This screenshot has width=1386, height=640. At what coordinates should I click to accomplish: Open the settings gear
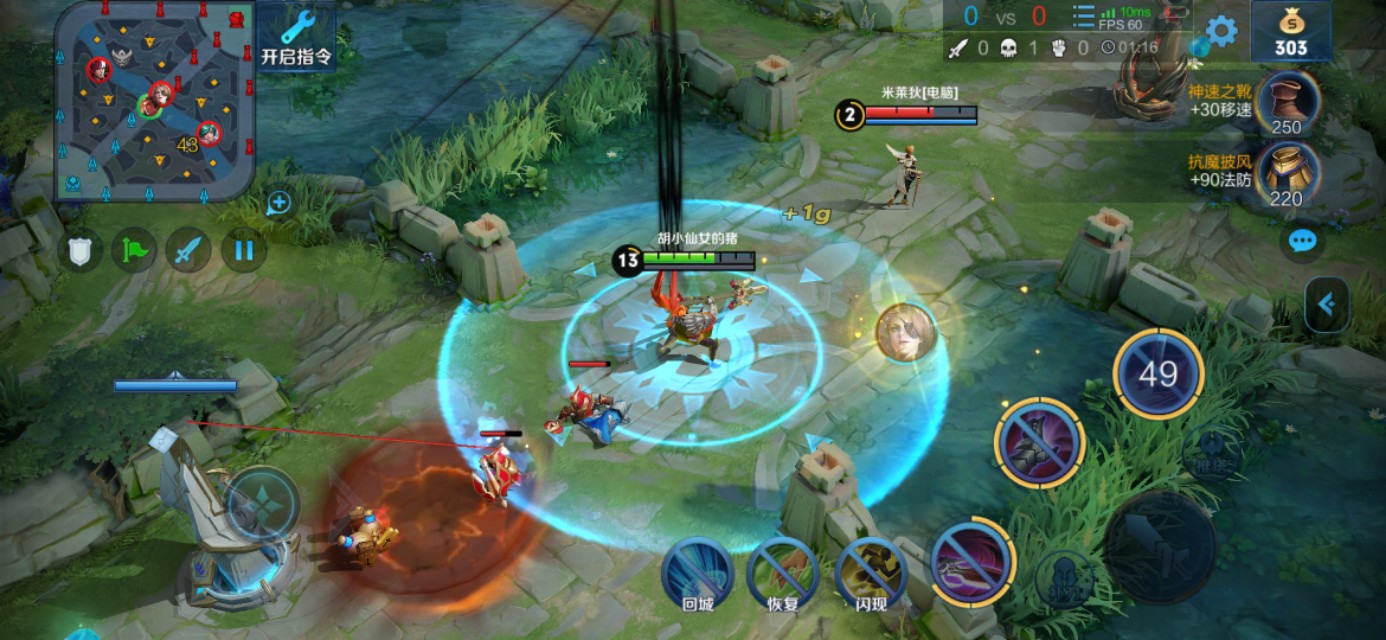[1221, 31]
